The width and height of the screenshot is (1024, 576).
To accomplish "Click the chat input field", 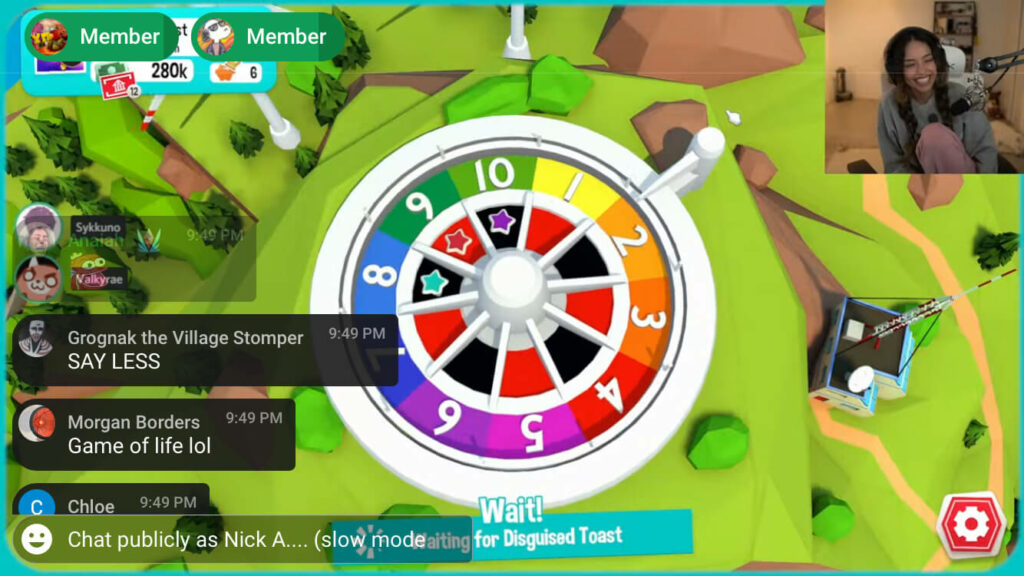I will click(245, 540).
